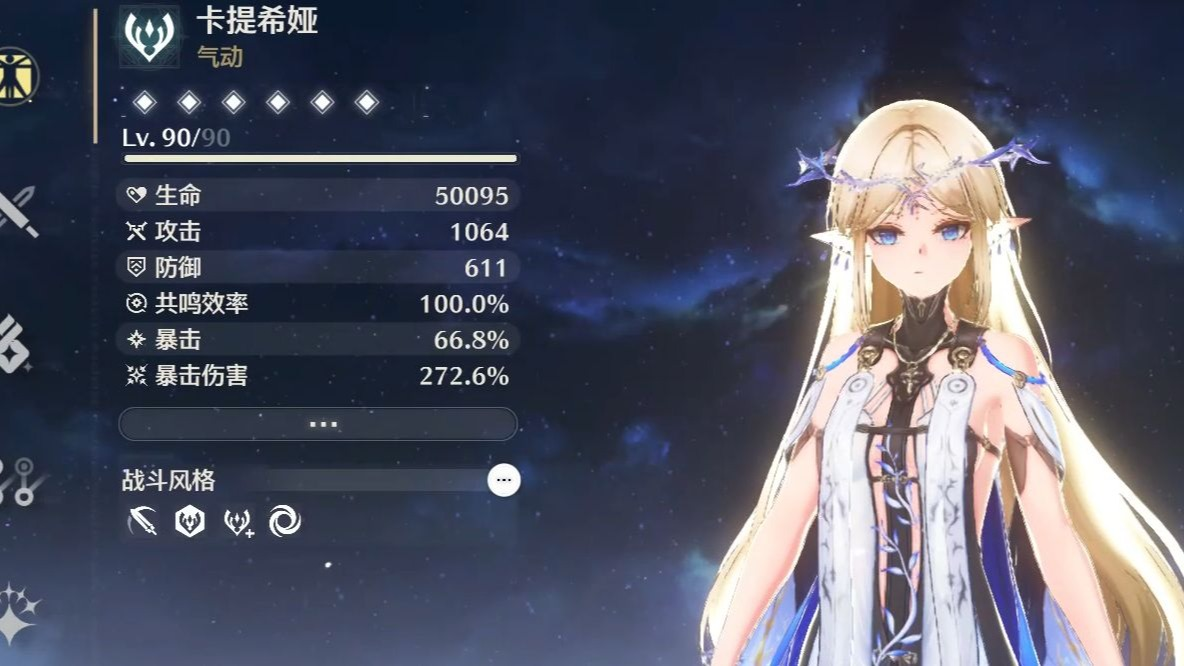Open the four-point sparkles resonance chain tab
Image resolution: width=1184 pixels, height=666 pixels.
(18, 610)
